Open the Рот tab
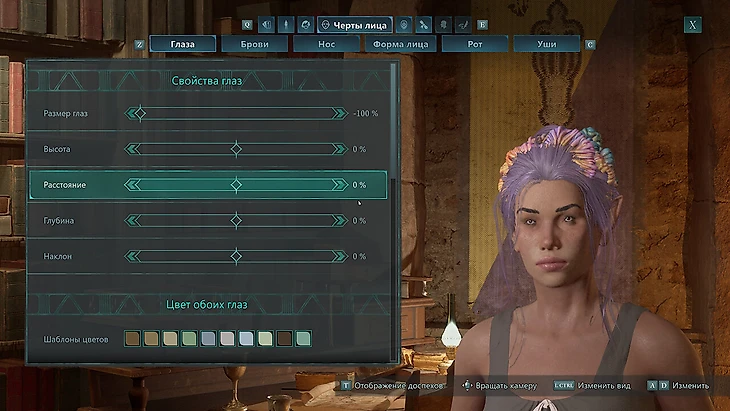 475,44
